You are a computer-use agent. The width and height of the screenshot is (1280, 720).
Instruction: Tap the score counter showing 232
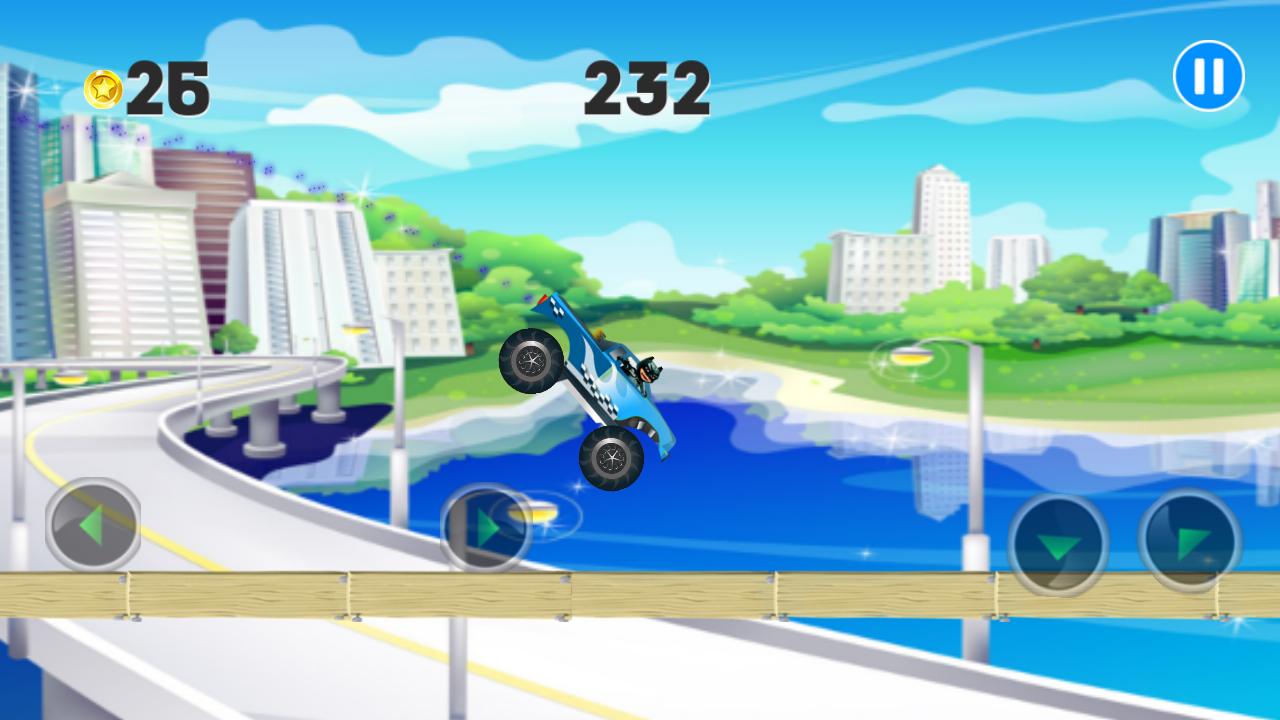tap(649, 88)
